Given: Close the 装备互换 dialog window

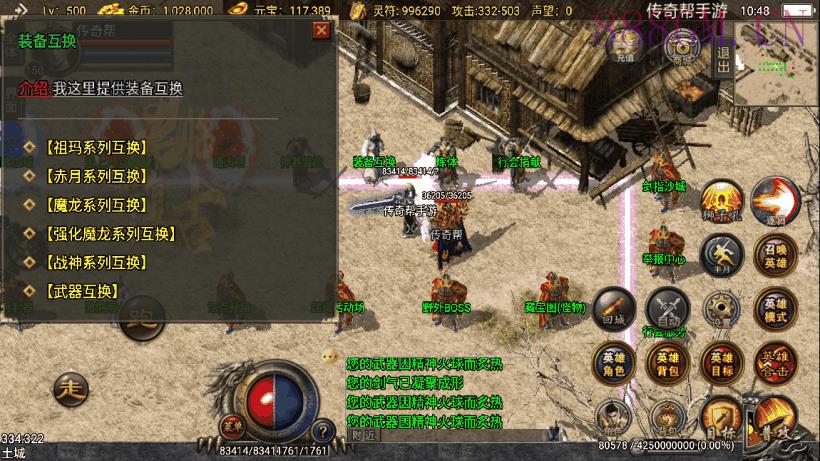Looking at the screenshot, I should (321, 30).
